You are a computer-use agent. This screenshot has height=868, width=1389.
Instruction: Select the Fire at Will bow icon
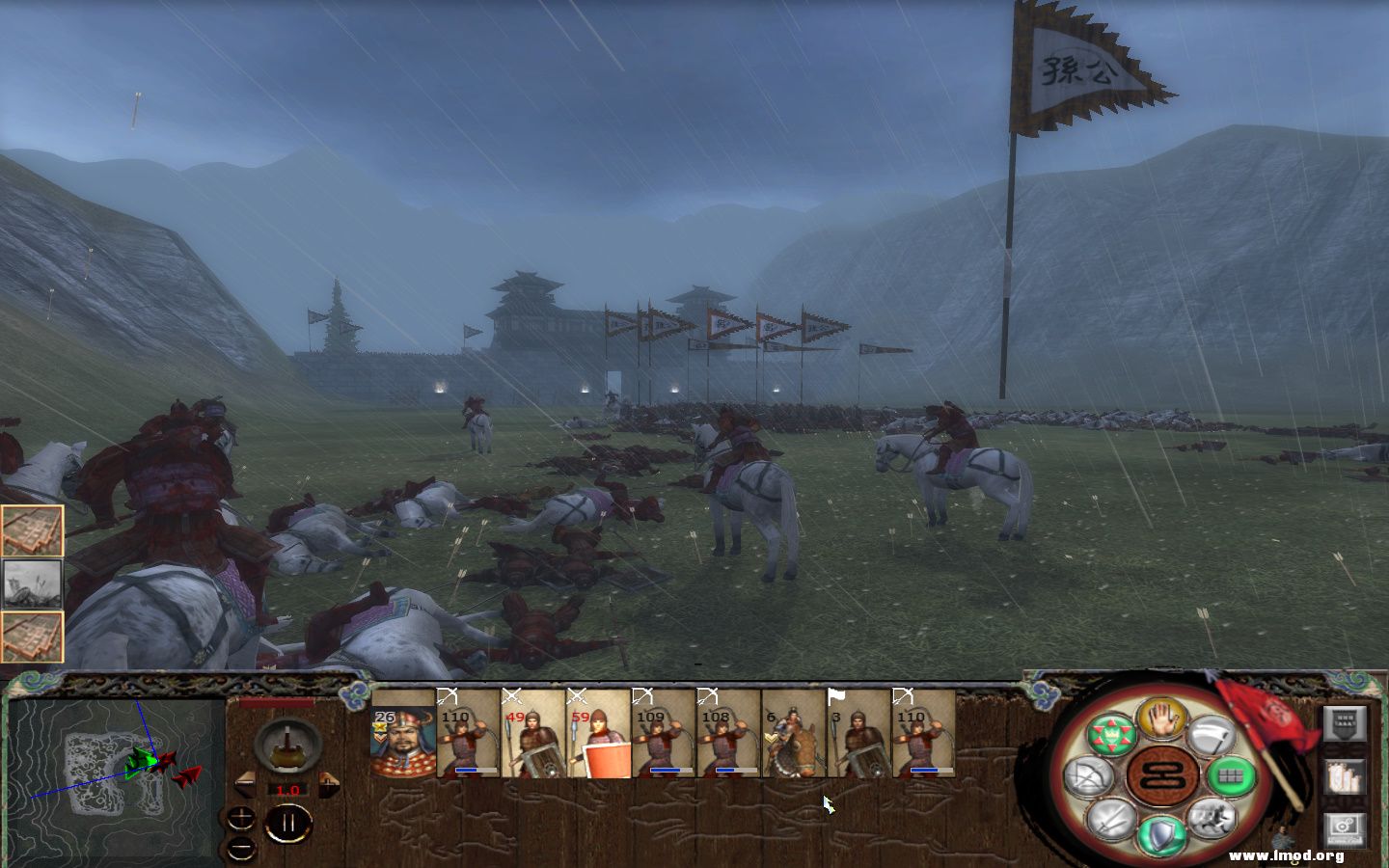(1090, 773)
